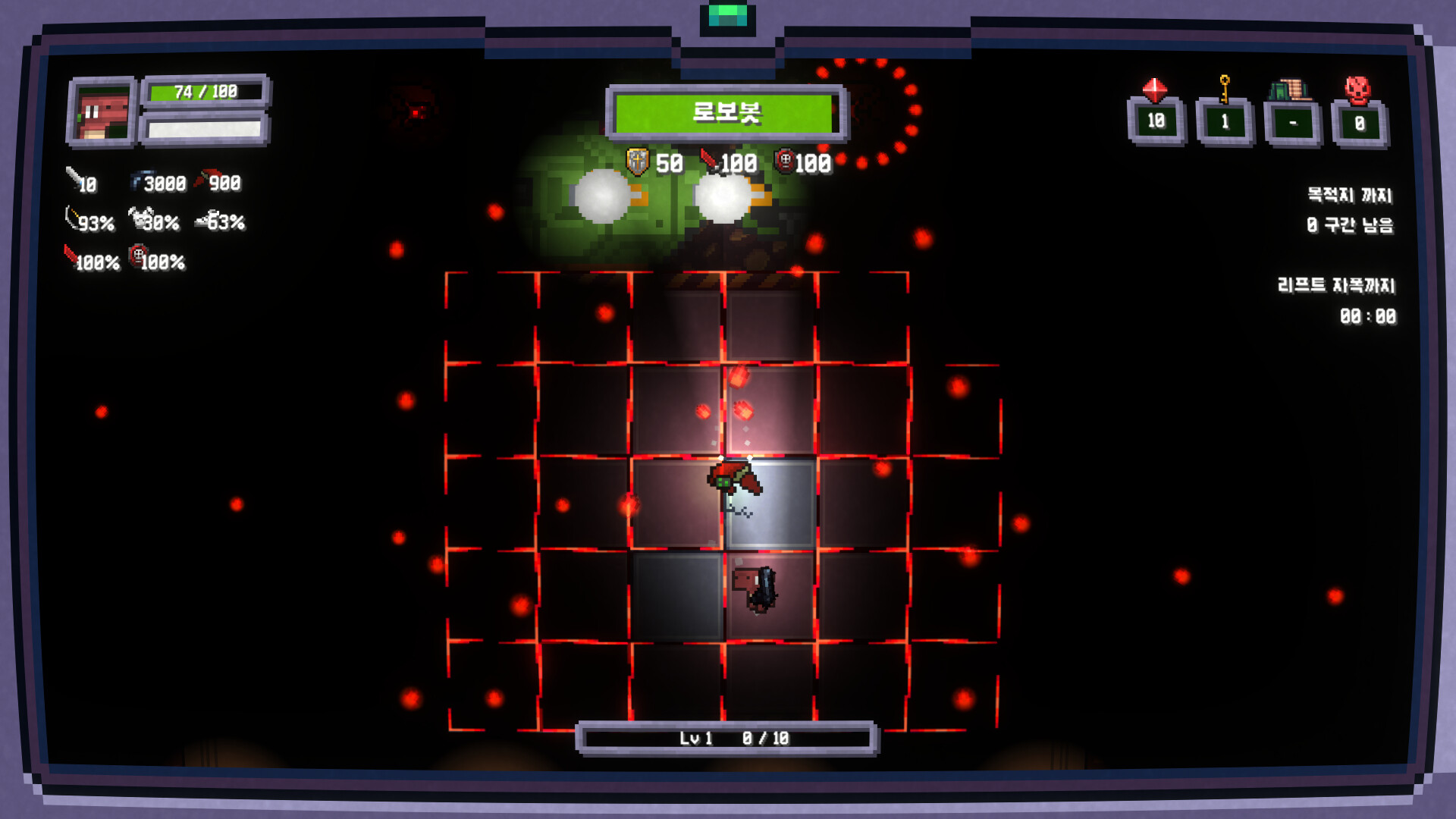The image size is (1456, 819).
Task: Click the green 74/100 health bar
Action: click(x=205, y=91)
